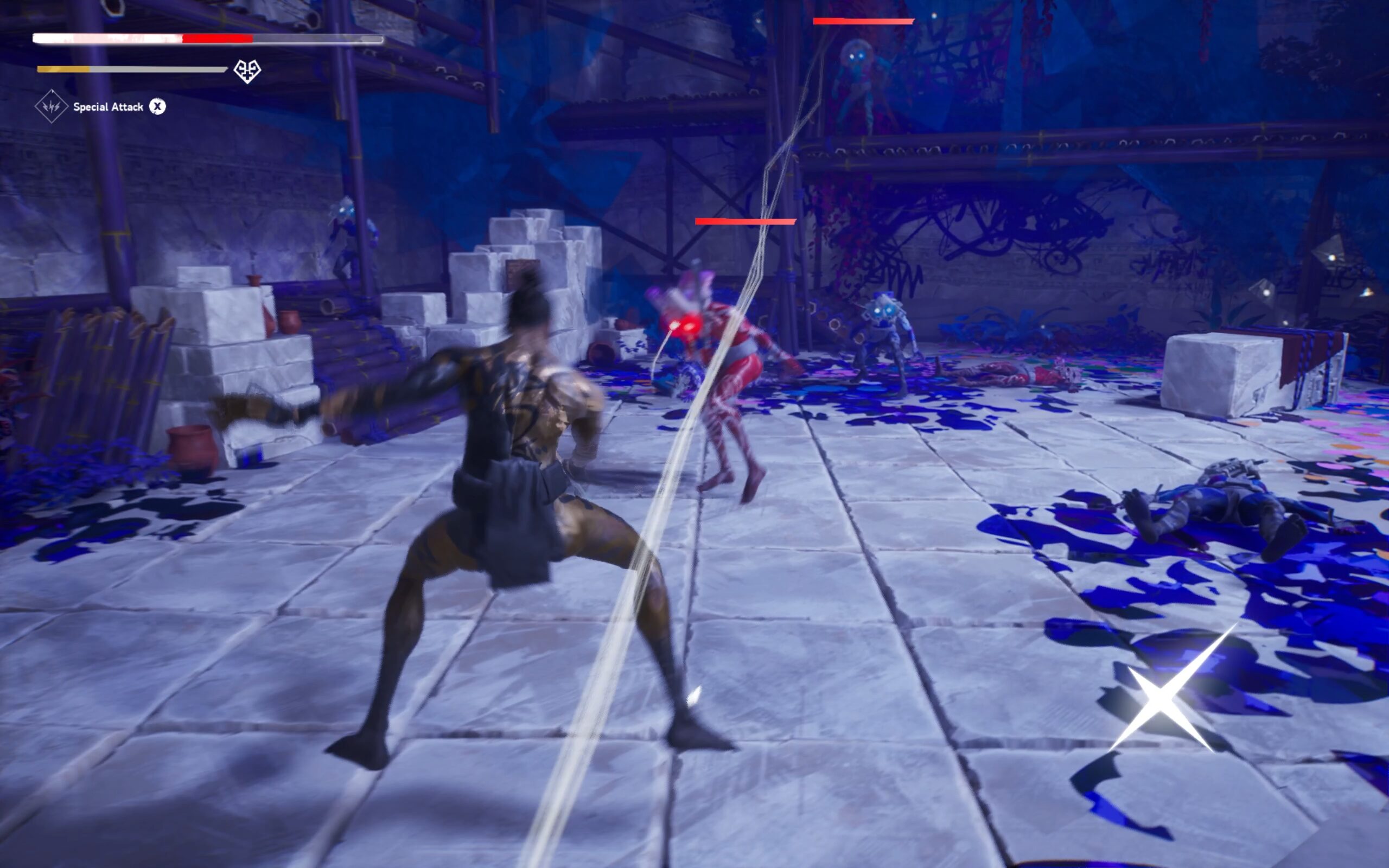Expand the Special Attack label text
The image size is (1389, 868).
[108, 106]
